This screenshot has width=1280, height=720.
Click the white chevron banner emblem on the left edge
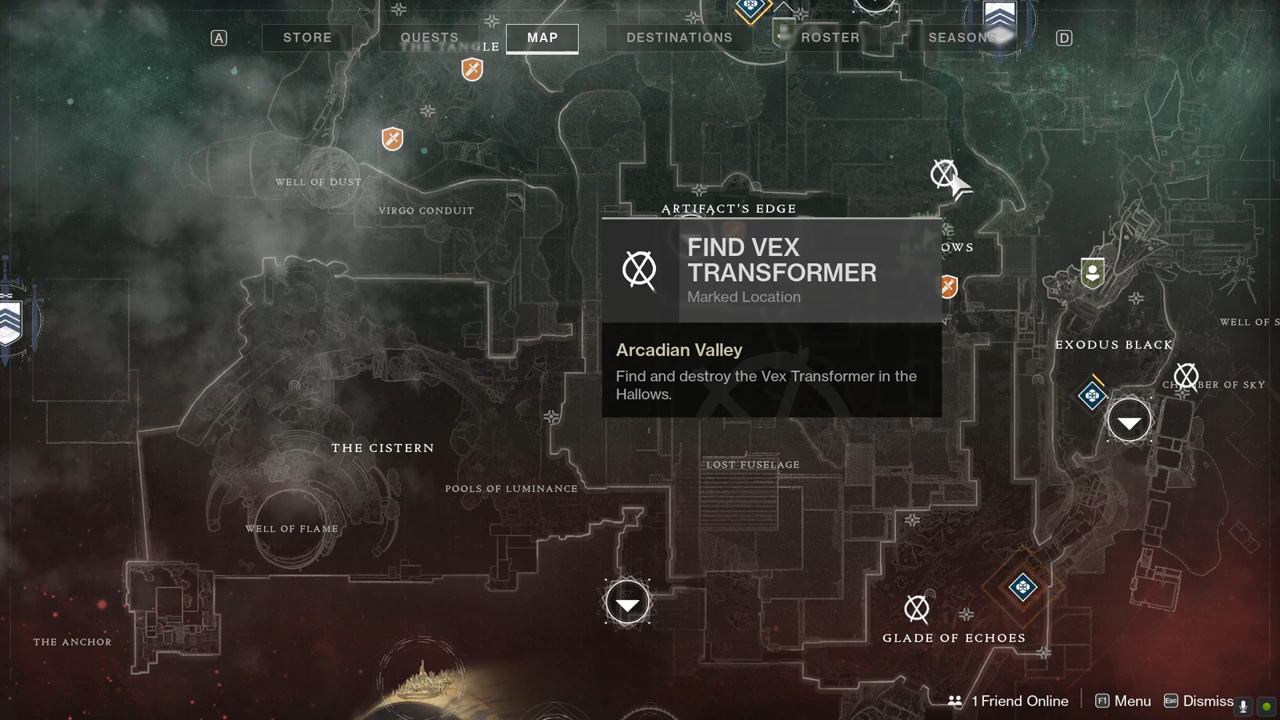(10, 320)
